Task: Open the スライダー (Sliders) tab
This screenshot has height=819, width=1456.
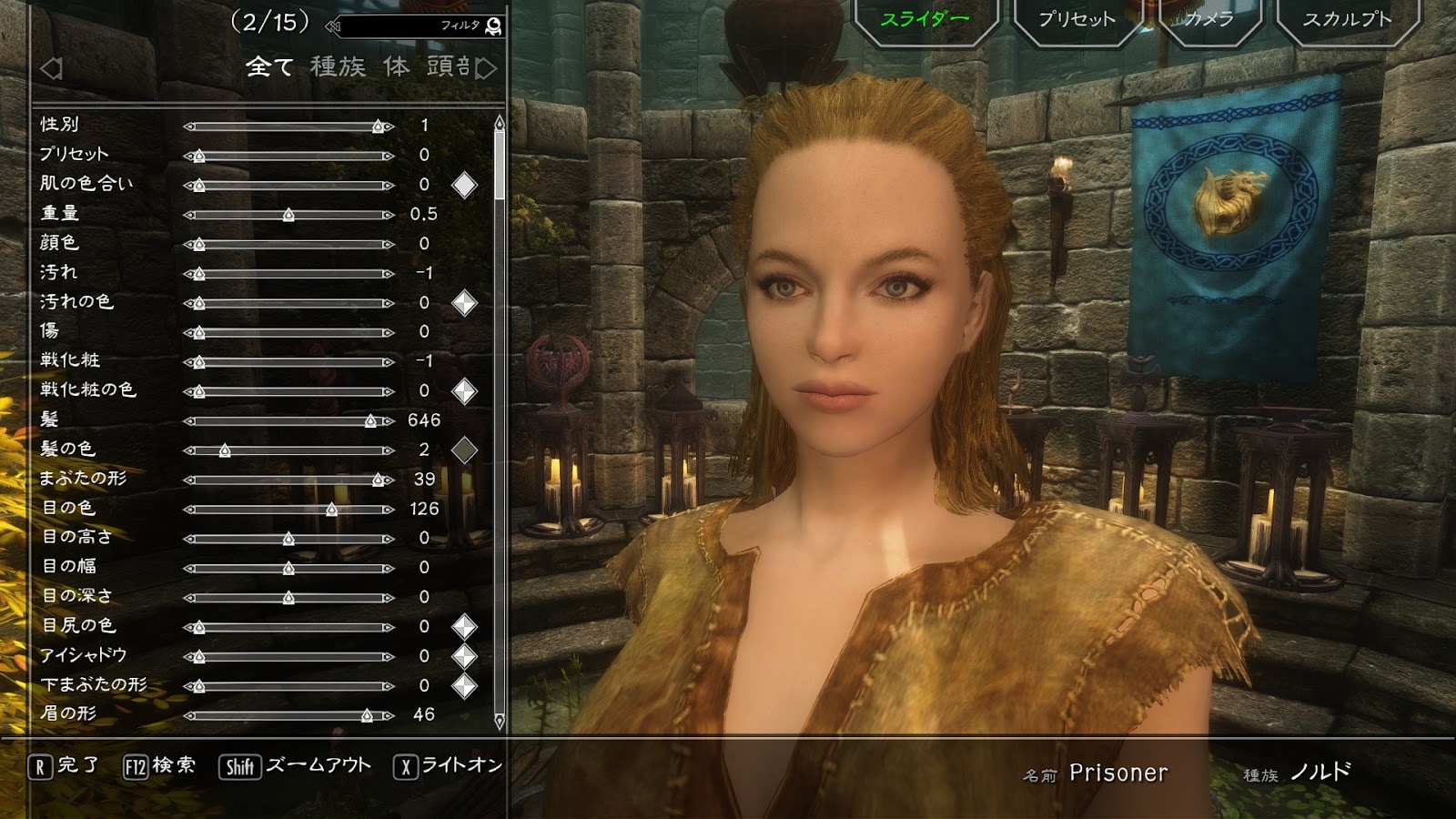Action: coord(925,19)
